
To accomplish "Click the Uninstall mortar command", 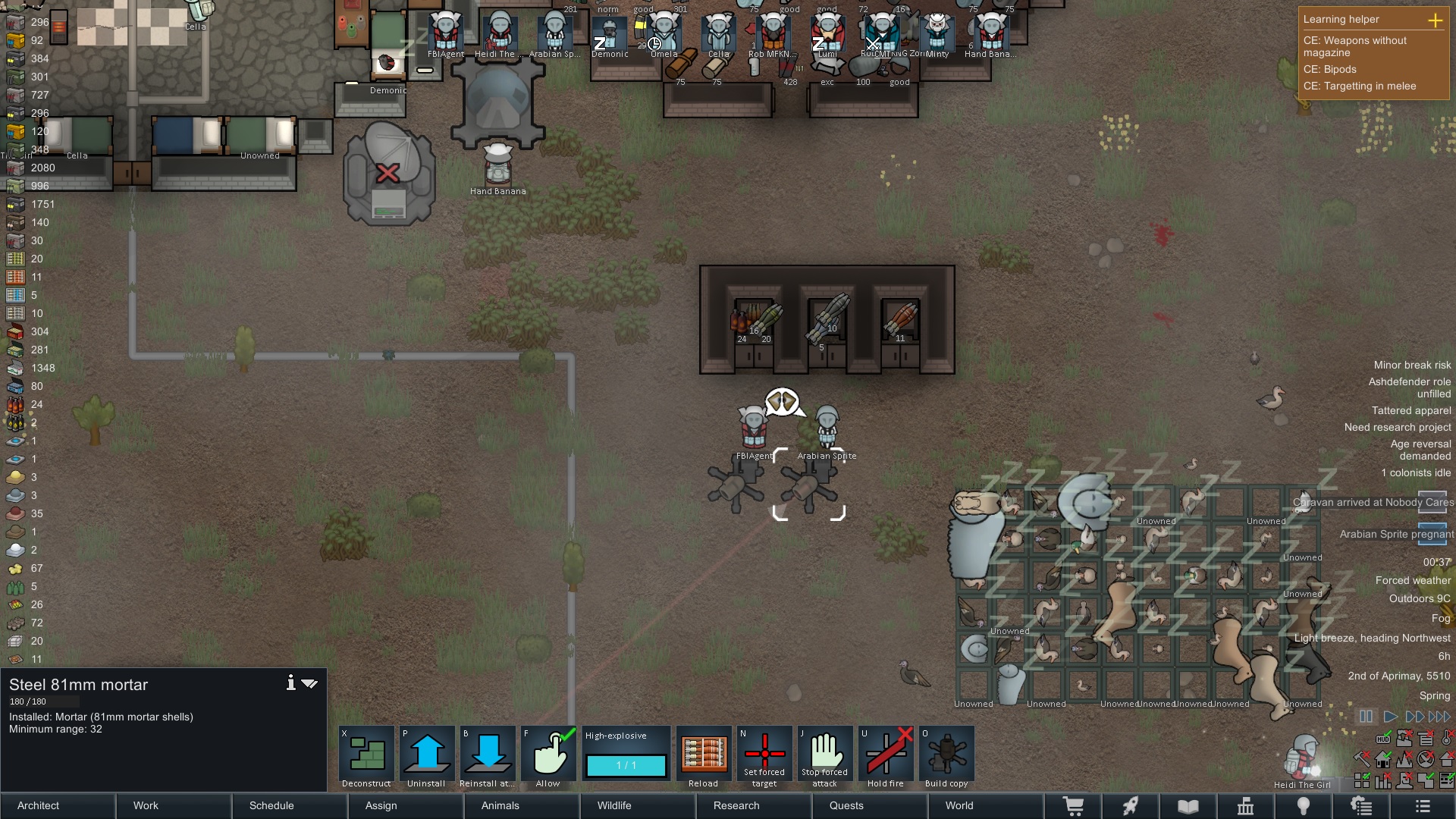I will [427, 755].
